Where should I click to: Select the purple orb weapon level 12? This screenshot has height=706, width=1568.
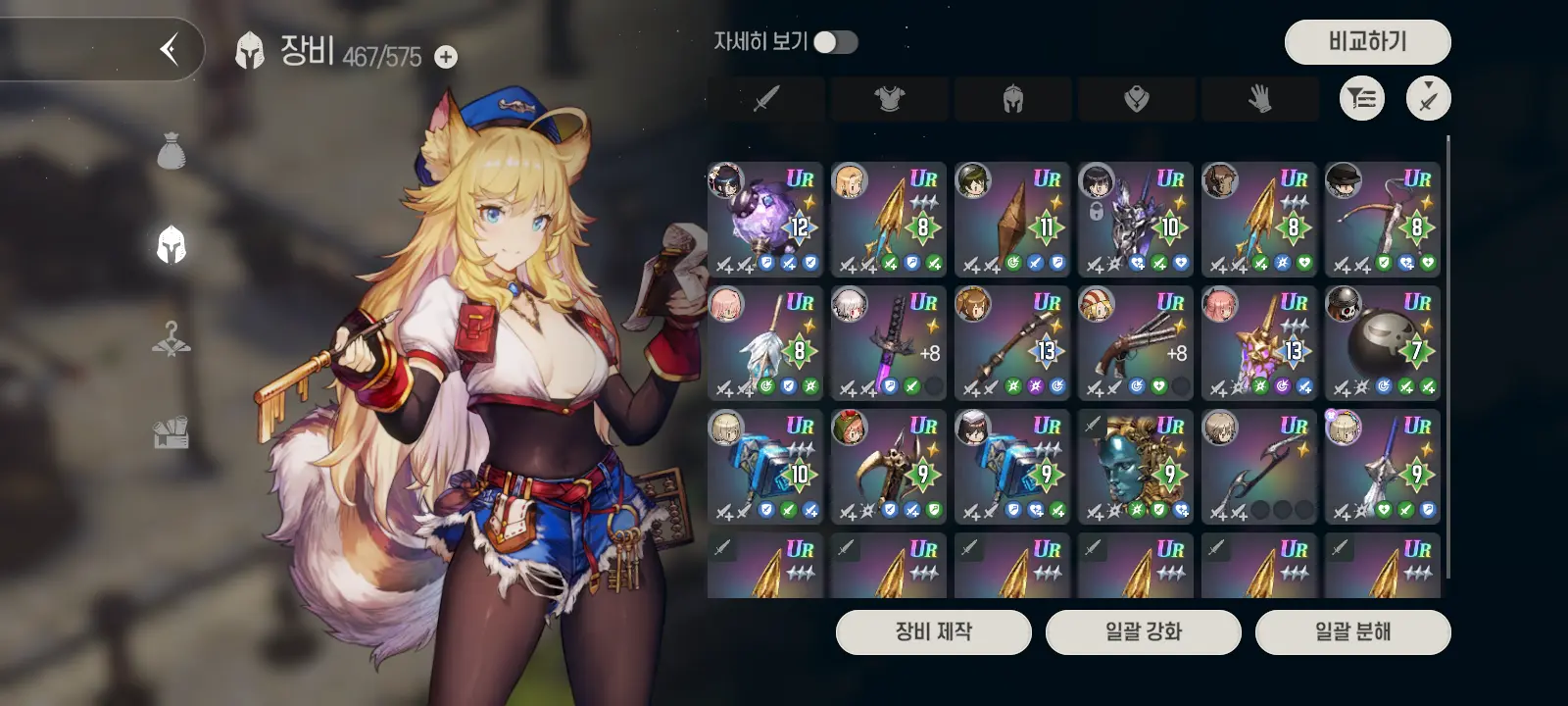765,220
